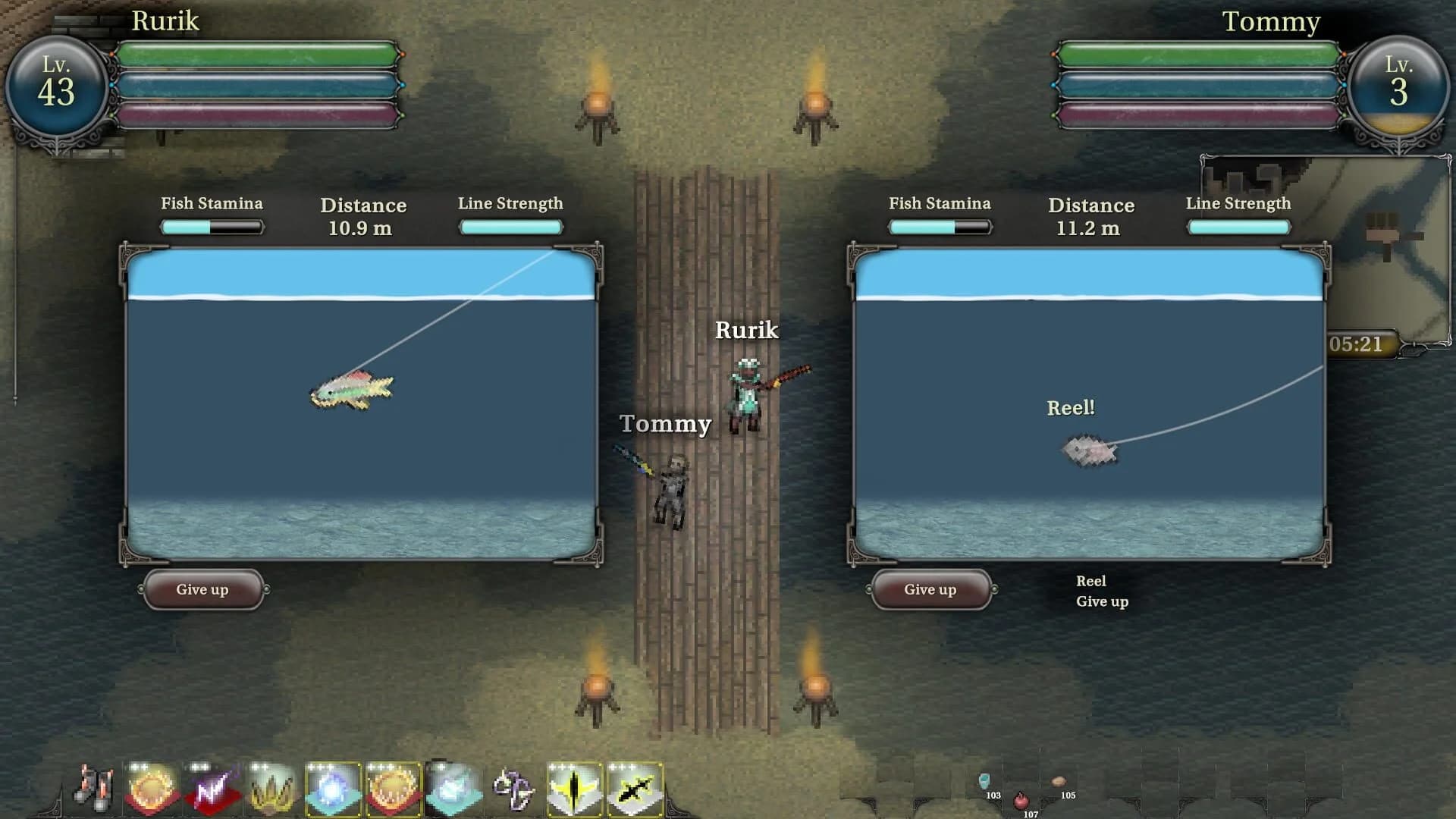Click the Reel command text
This screenshot has width=1456, height=819.
1091,581
